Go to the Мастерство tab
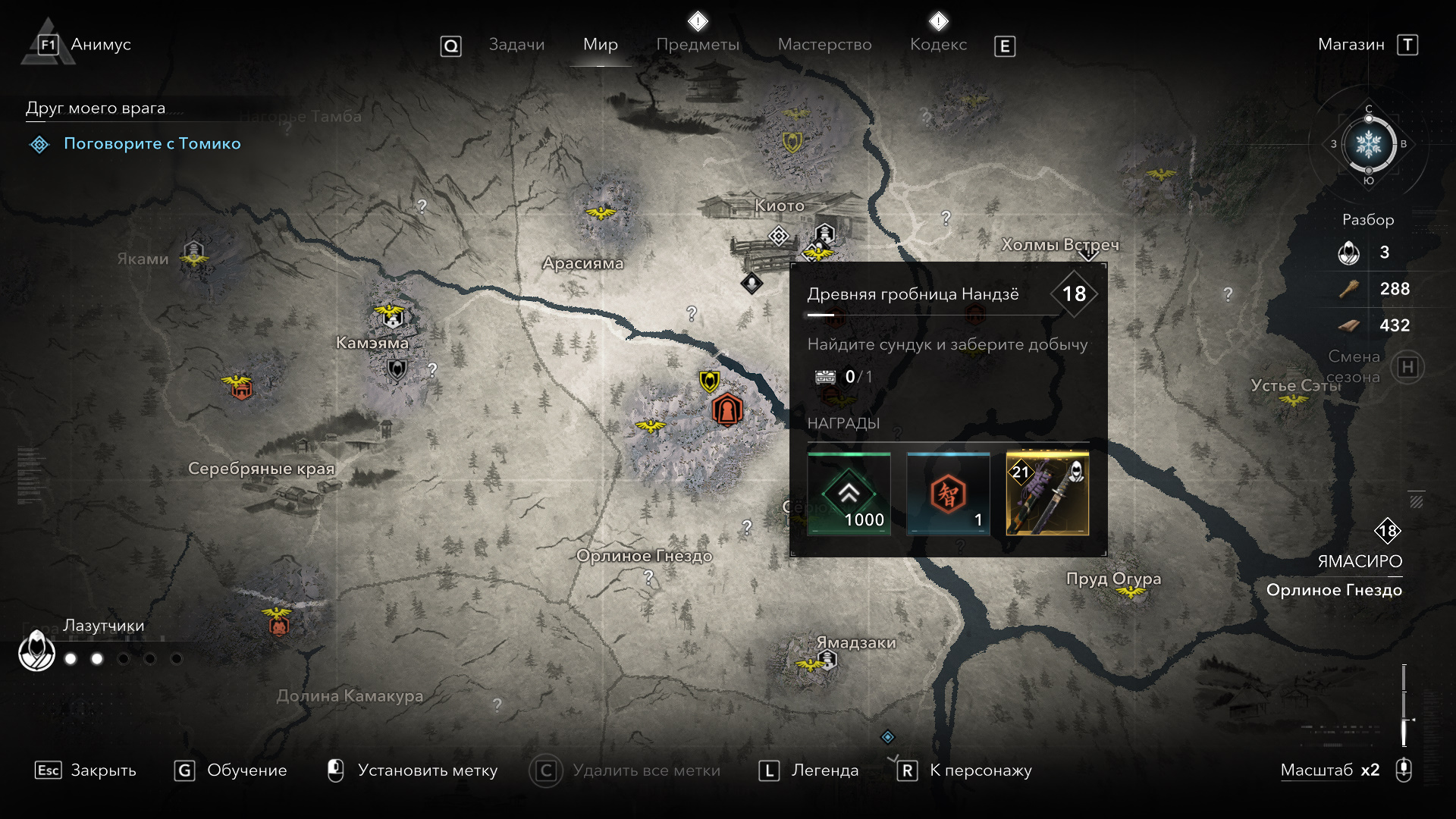Image resolution: width=1456 pixels, height=819 pixels. [x=824, y=45]
